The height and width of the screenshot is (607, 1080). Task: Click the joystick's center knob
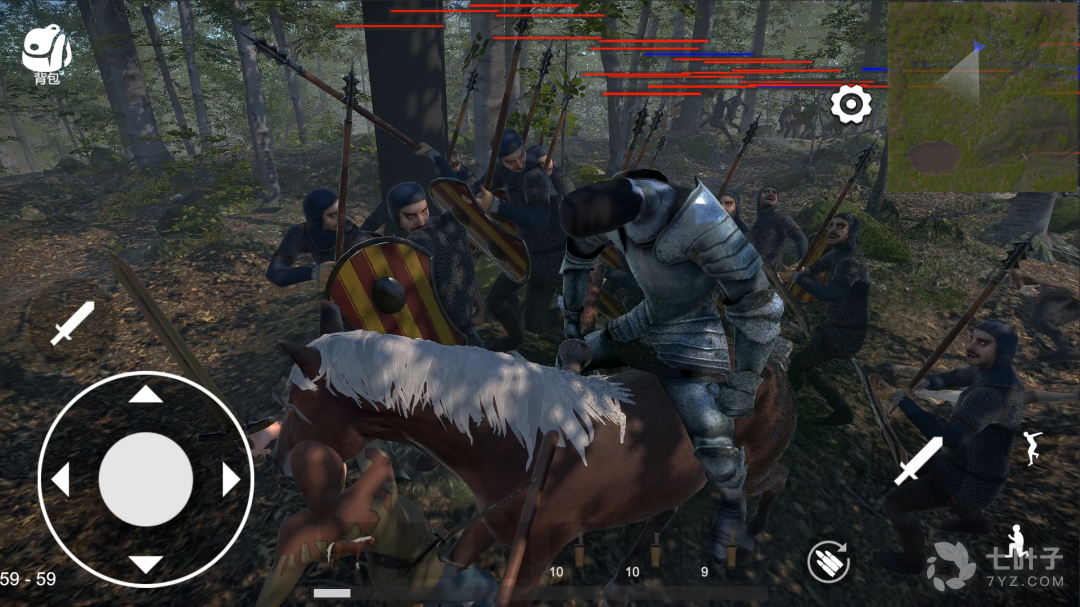coord(146,480)
